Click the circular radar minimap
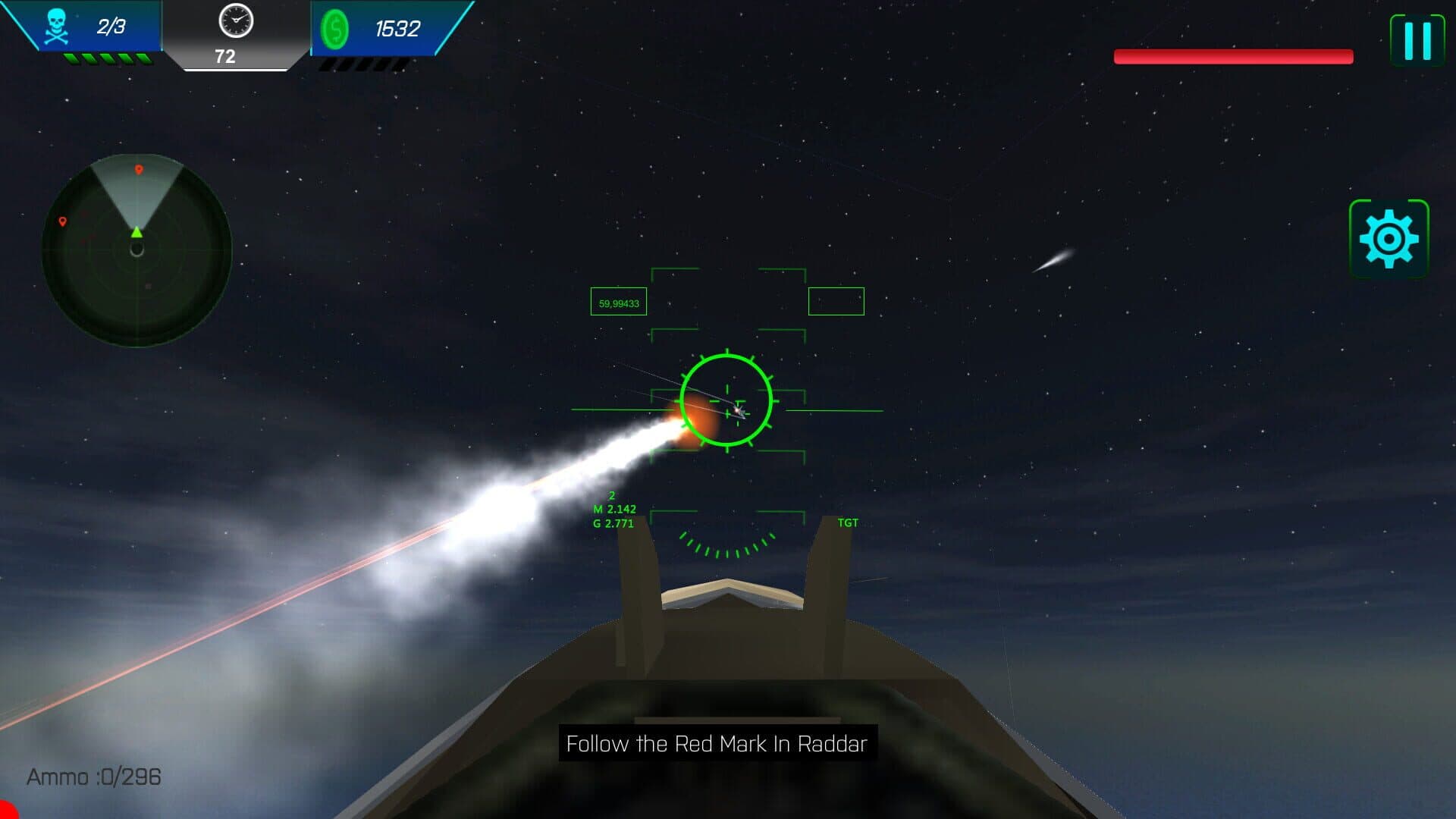This screenshot has width=1456, height=819. tap(136, 251)
